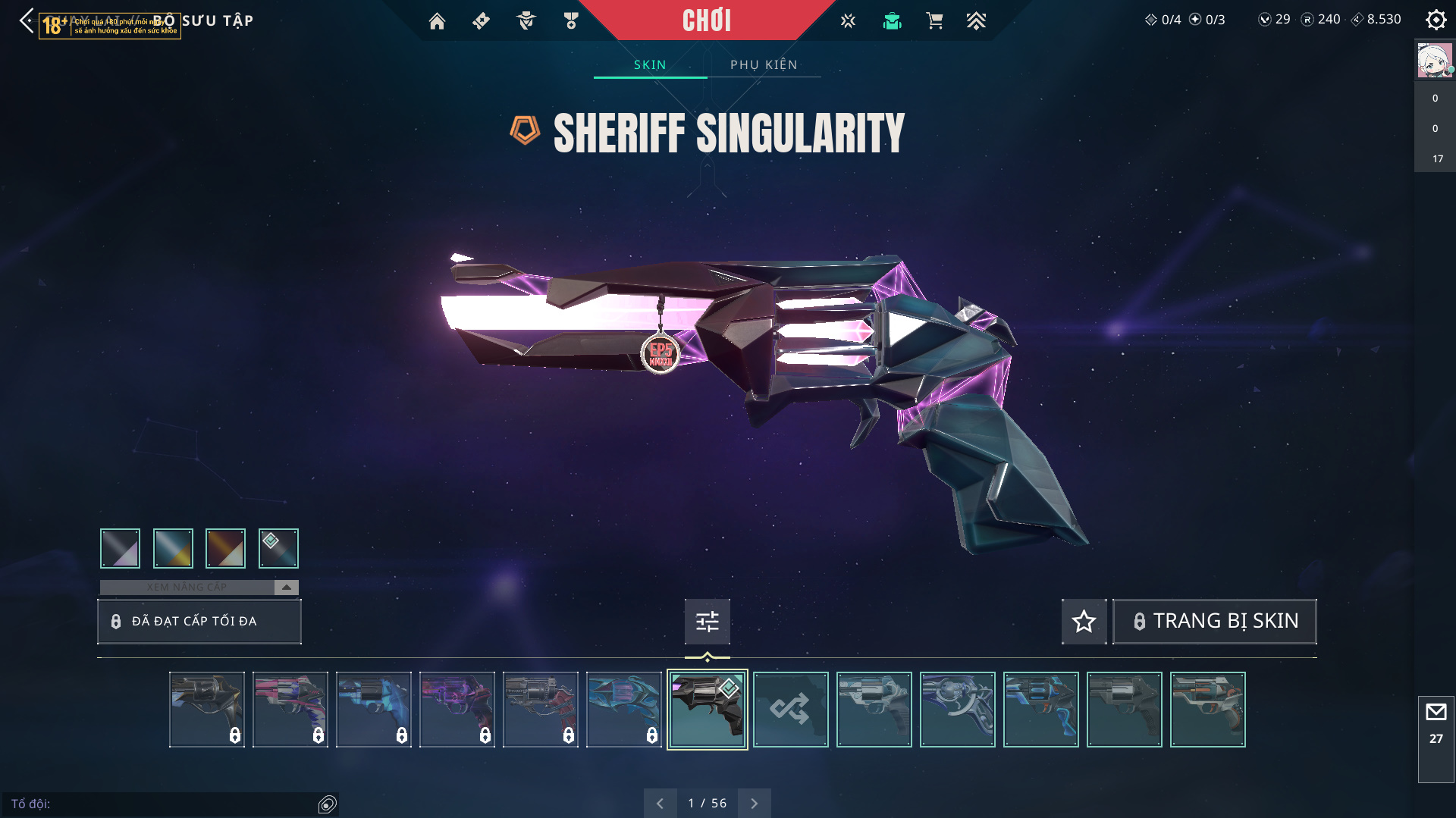The width and height of the screenshot is (1456, 818).
Task: Switch to the PHỤ KIỆN tab
Action: coord(764,64)
